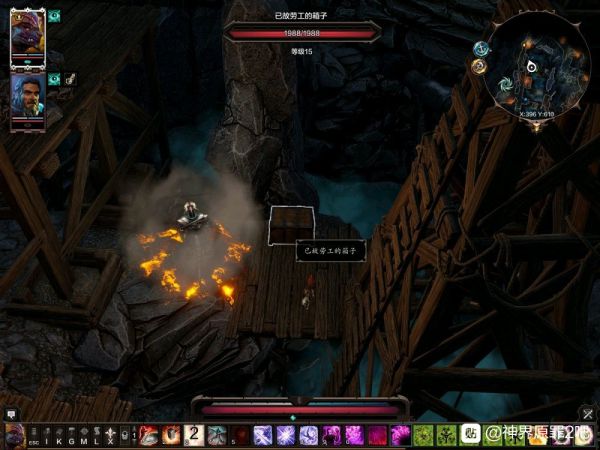Viewport: 600px width, 450px height.
Task: Click the active character portrait by the hotbar
Action: (13, 436)
